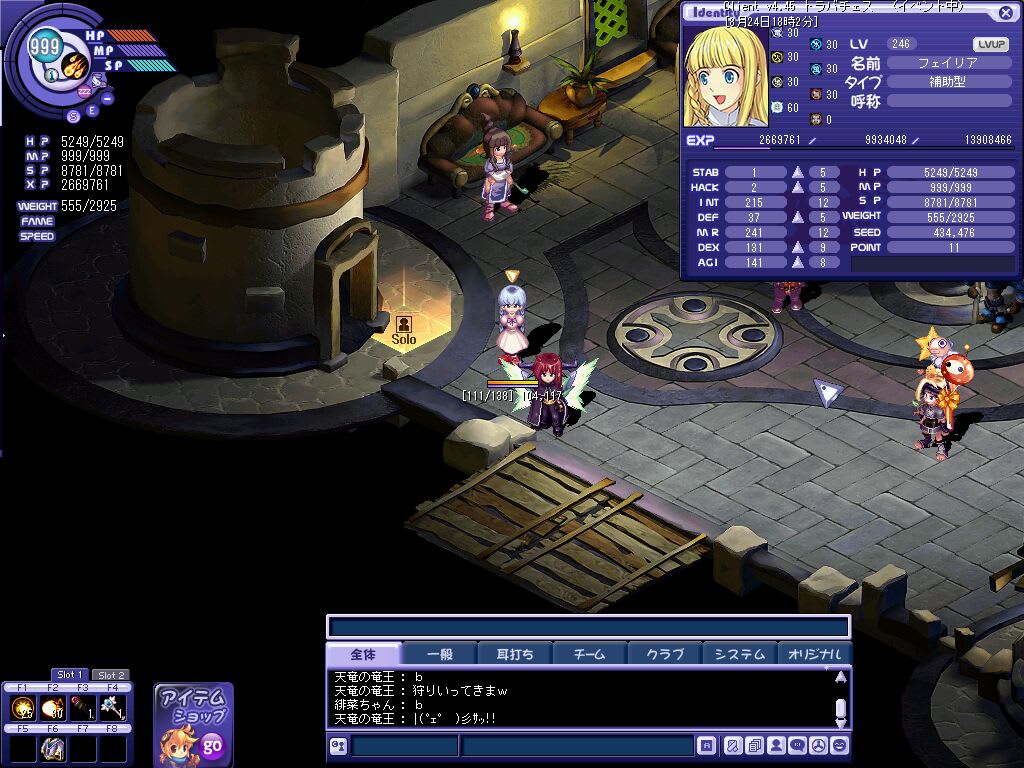
Task: Raise the DEX stat arrow
Action: (x=798, y=247)
